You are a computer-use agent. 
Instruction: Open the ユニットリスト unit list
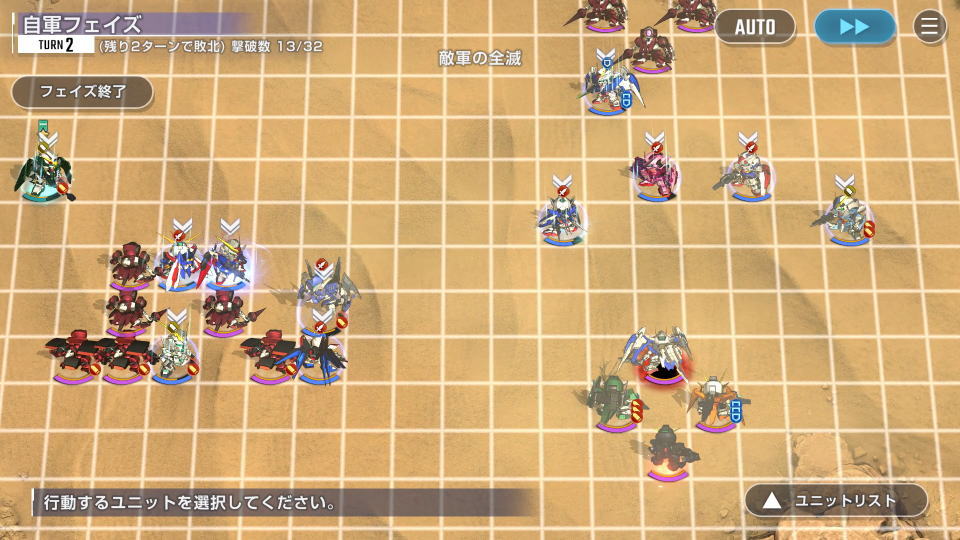click(835, 500)
